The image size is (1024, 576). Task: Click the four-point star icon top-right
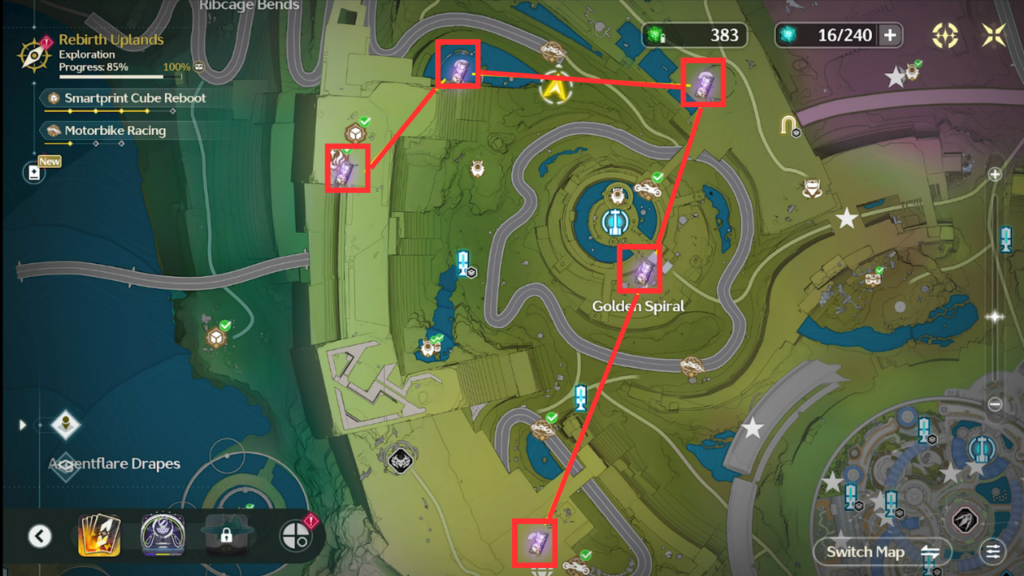[993, 36]
